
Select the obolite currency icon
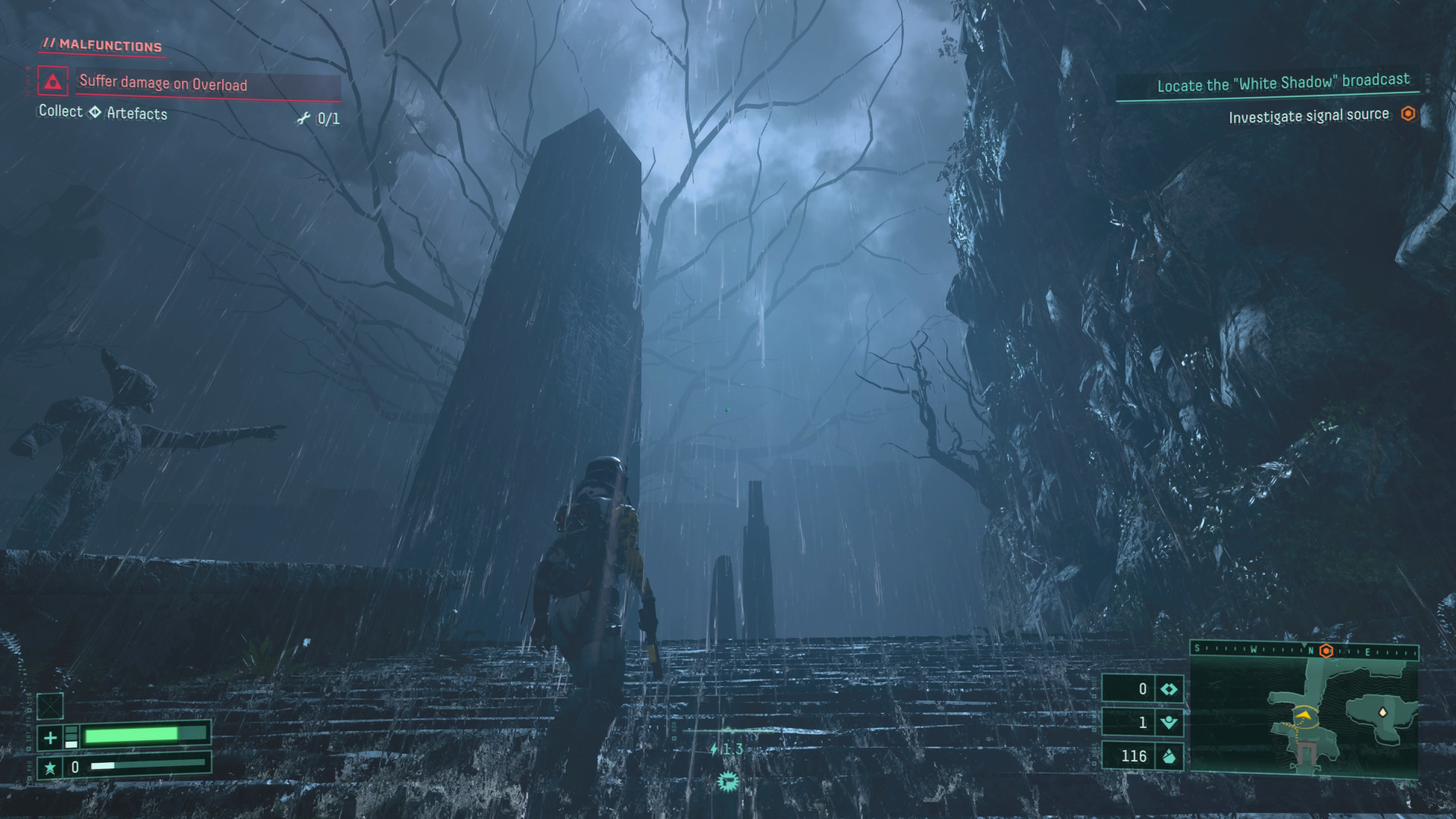pyautogui.click(x=1169, y=756)
